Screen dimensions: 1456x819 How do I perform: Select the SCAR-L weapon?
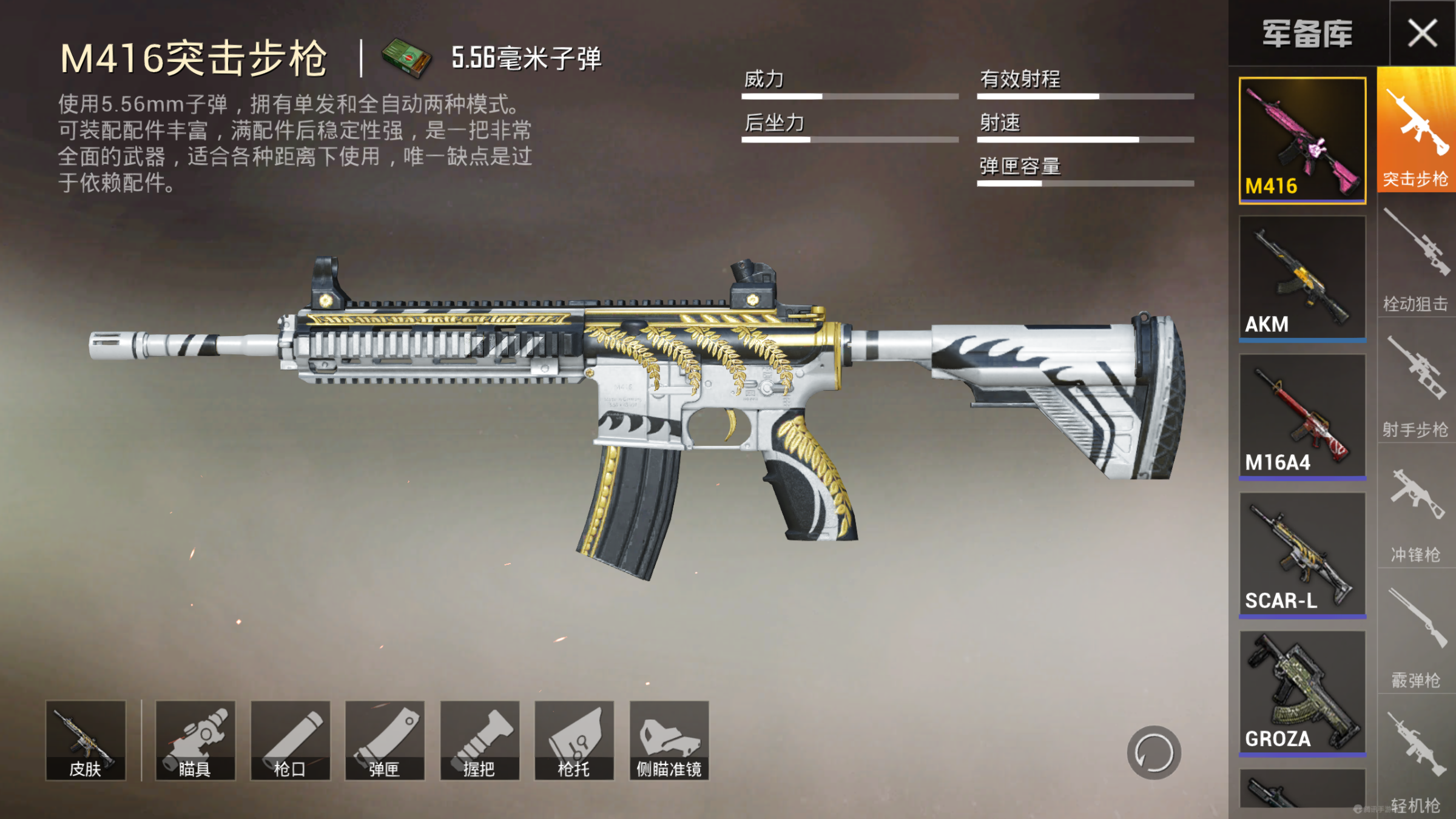pos(1302,555)
